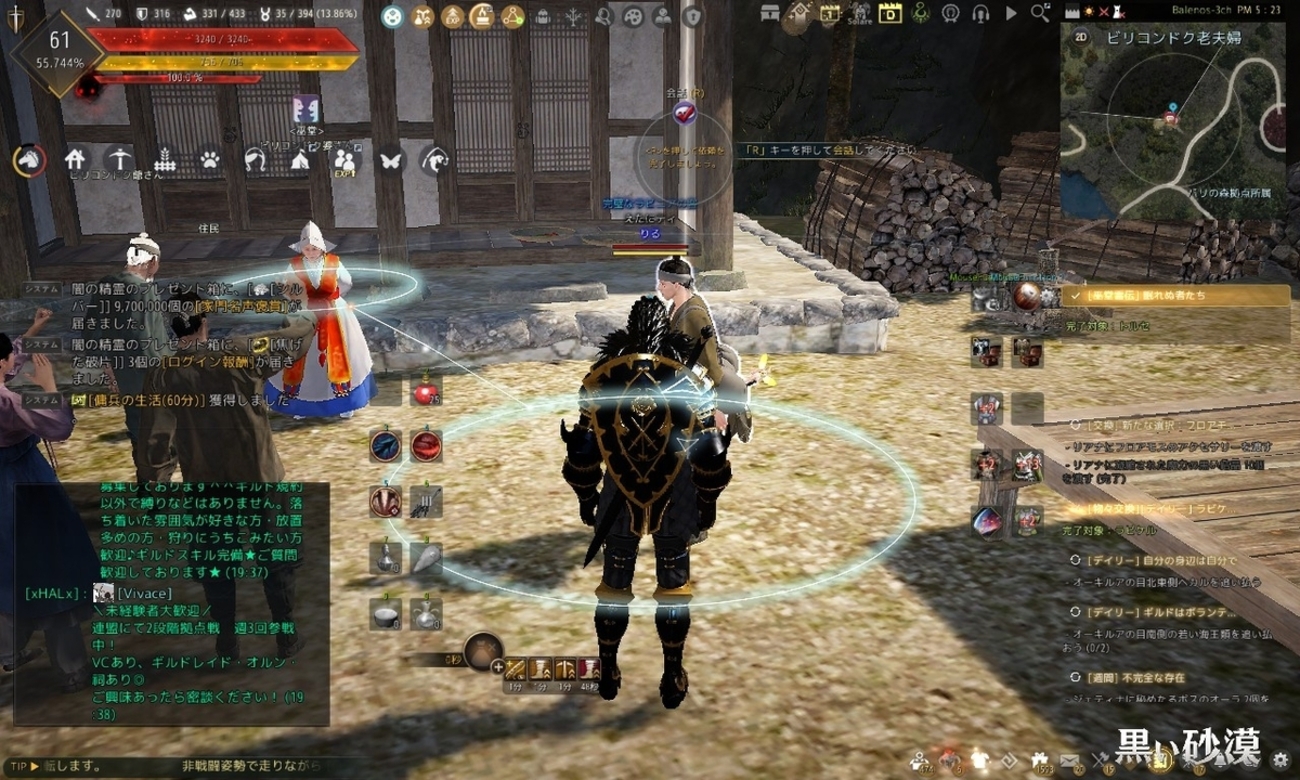Select the house residence icon
The width and height of the screenshot is (1300, 780).
[75, 159]
